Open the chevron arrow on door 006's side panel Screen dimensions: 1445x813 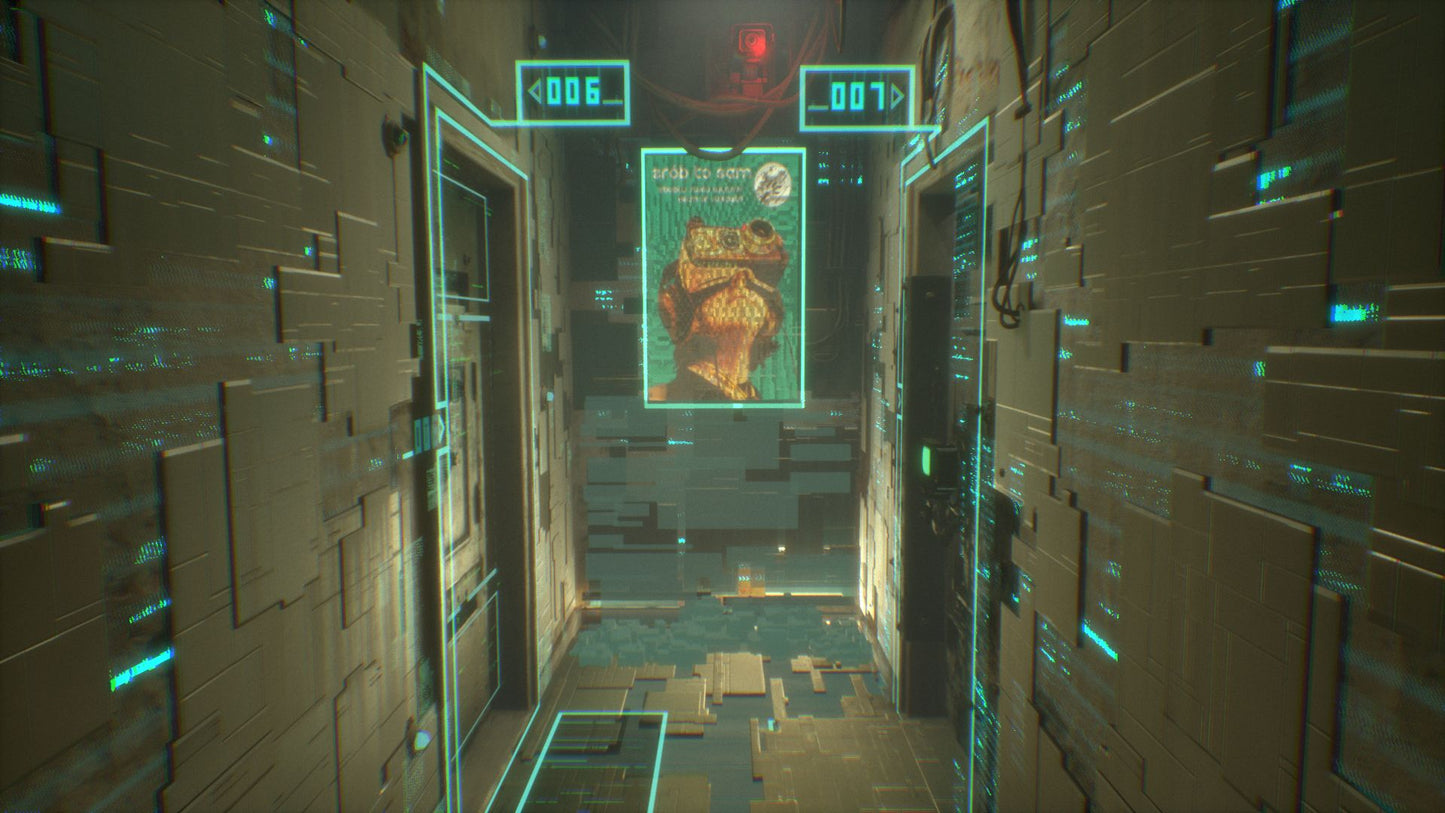[441, 426]
